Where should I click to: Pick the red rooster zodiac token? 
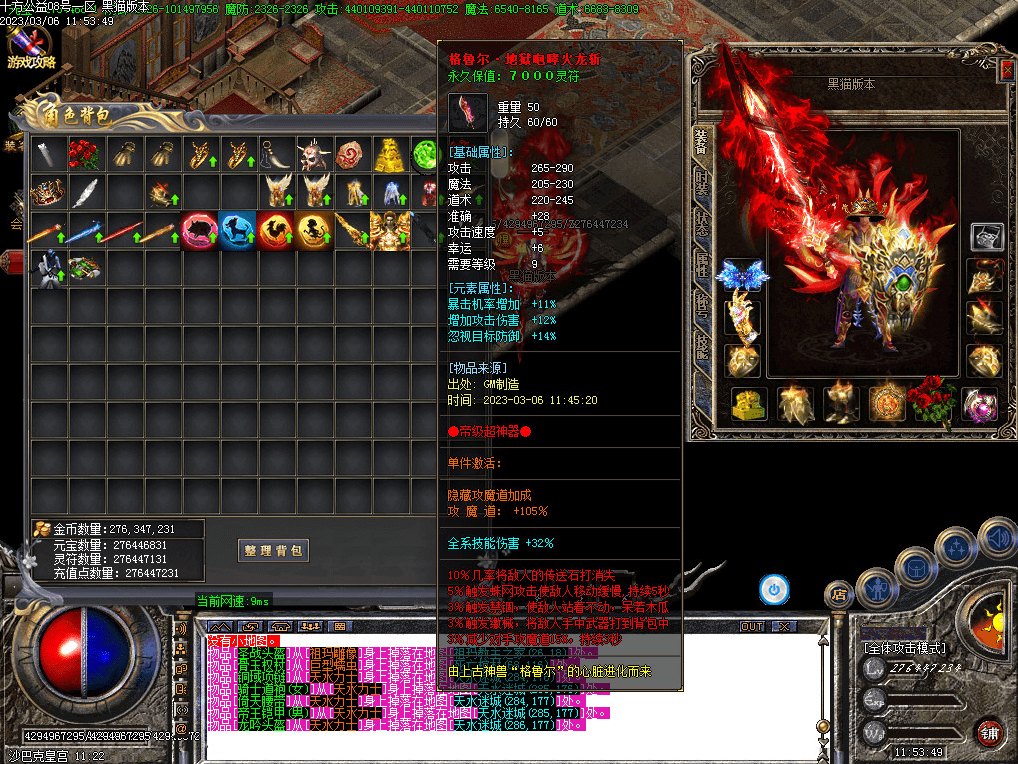point(275,231)
